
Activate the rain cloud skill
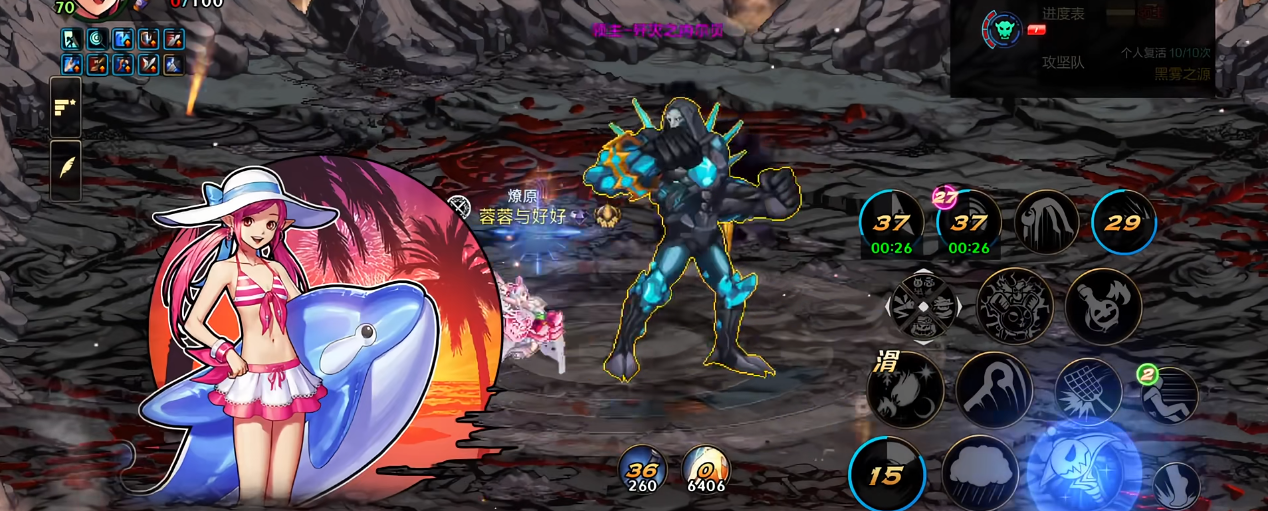pos(979,473)
